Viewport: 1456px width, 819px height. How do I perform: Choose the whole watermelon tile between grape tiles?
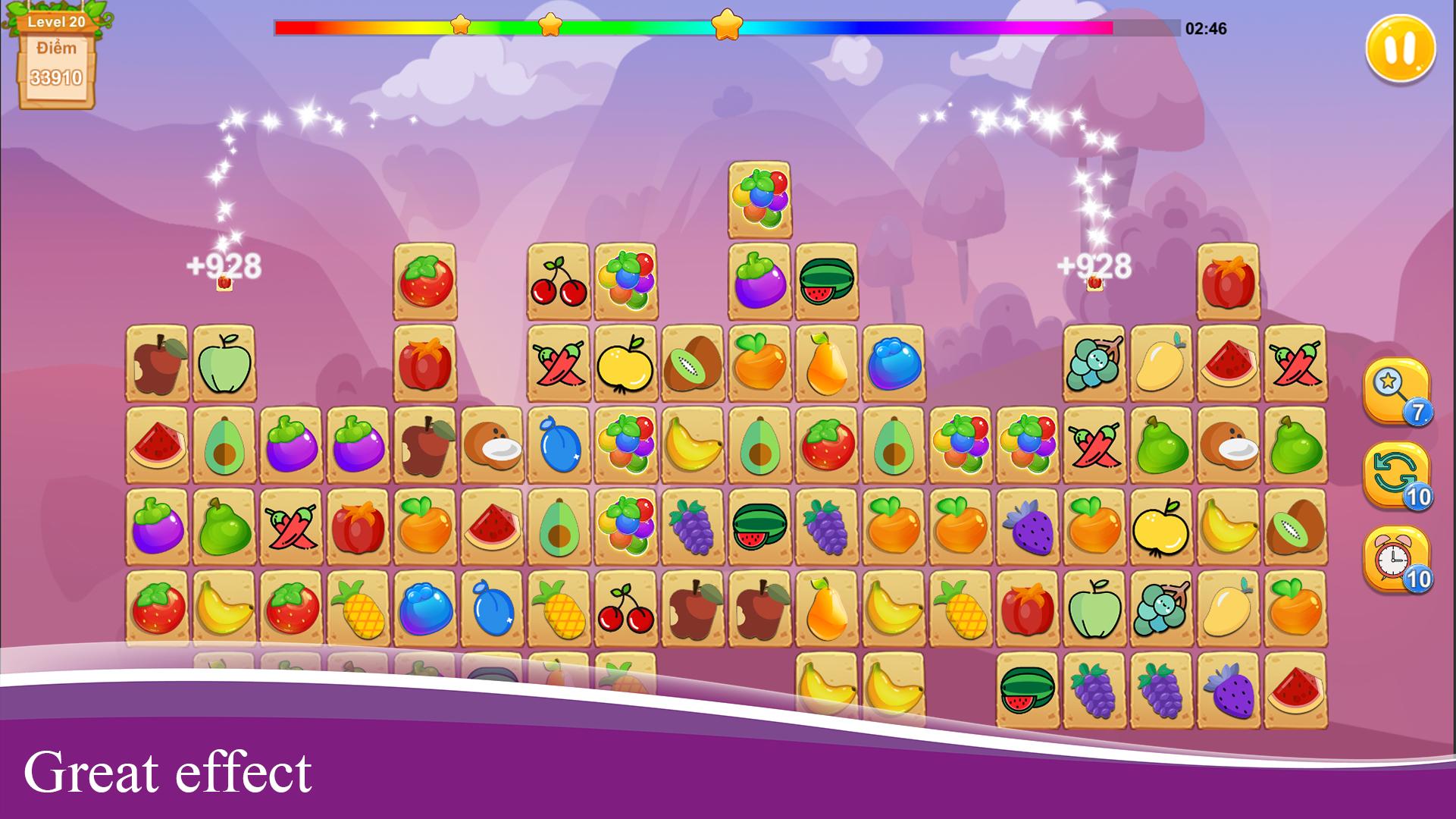pyautogui.click(x=759, y=527)
